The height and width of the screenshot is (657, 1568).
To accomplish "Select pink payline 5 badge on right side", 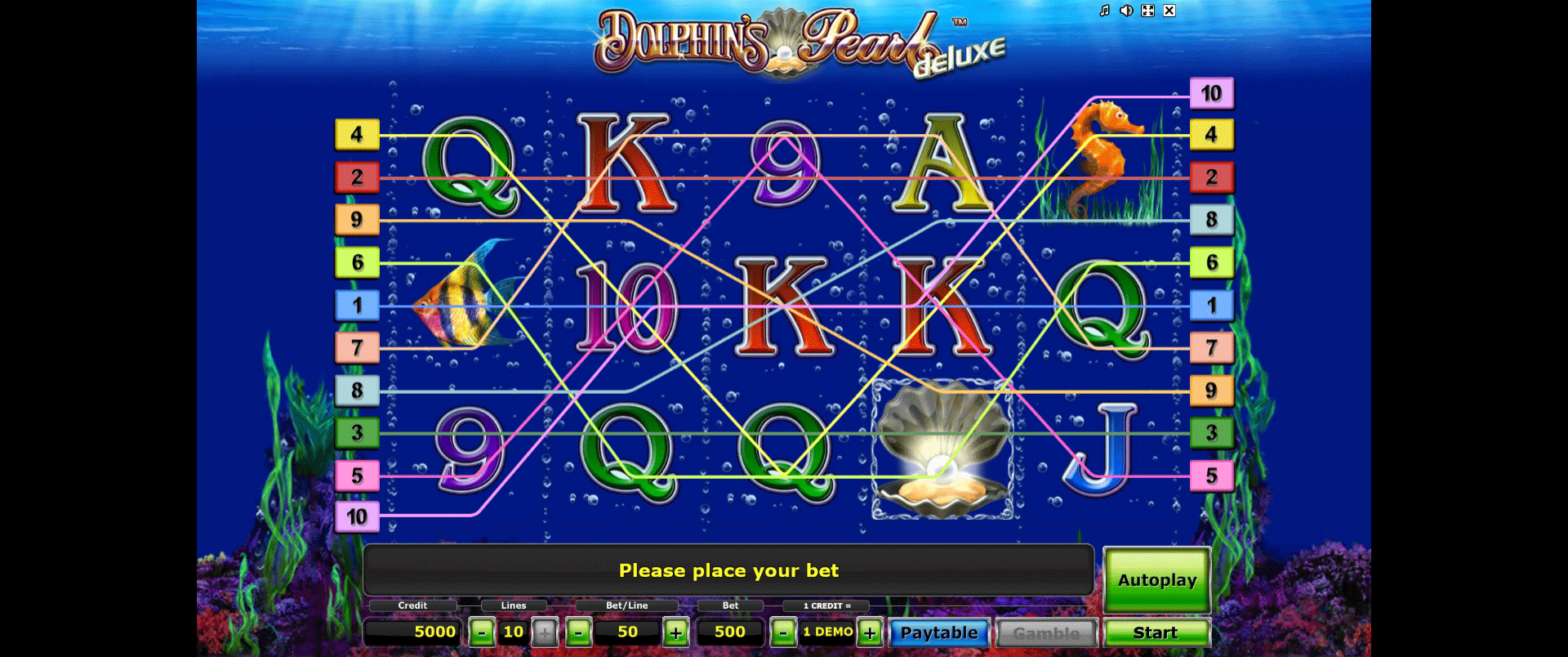I will 1212,475.
